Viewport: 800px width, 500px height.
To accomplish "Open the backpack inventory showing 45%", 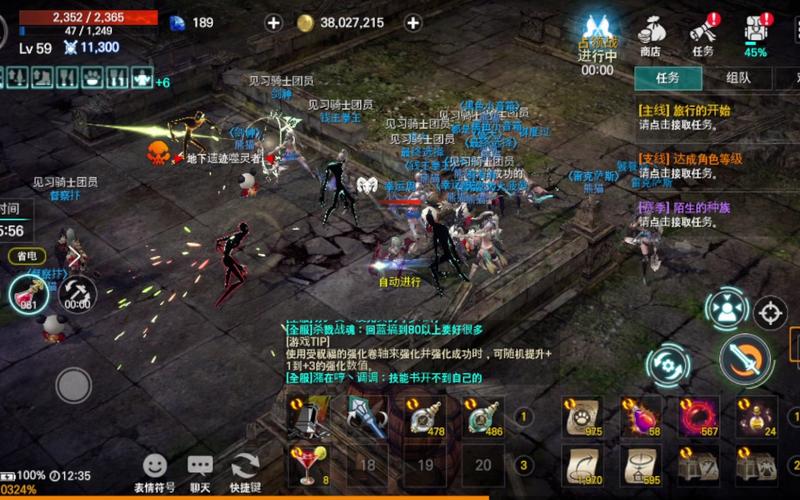I will (756, 34).
